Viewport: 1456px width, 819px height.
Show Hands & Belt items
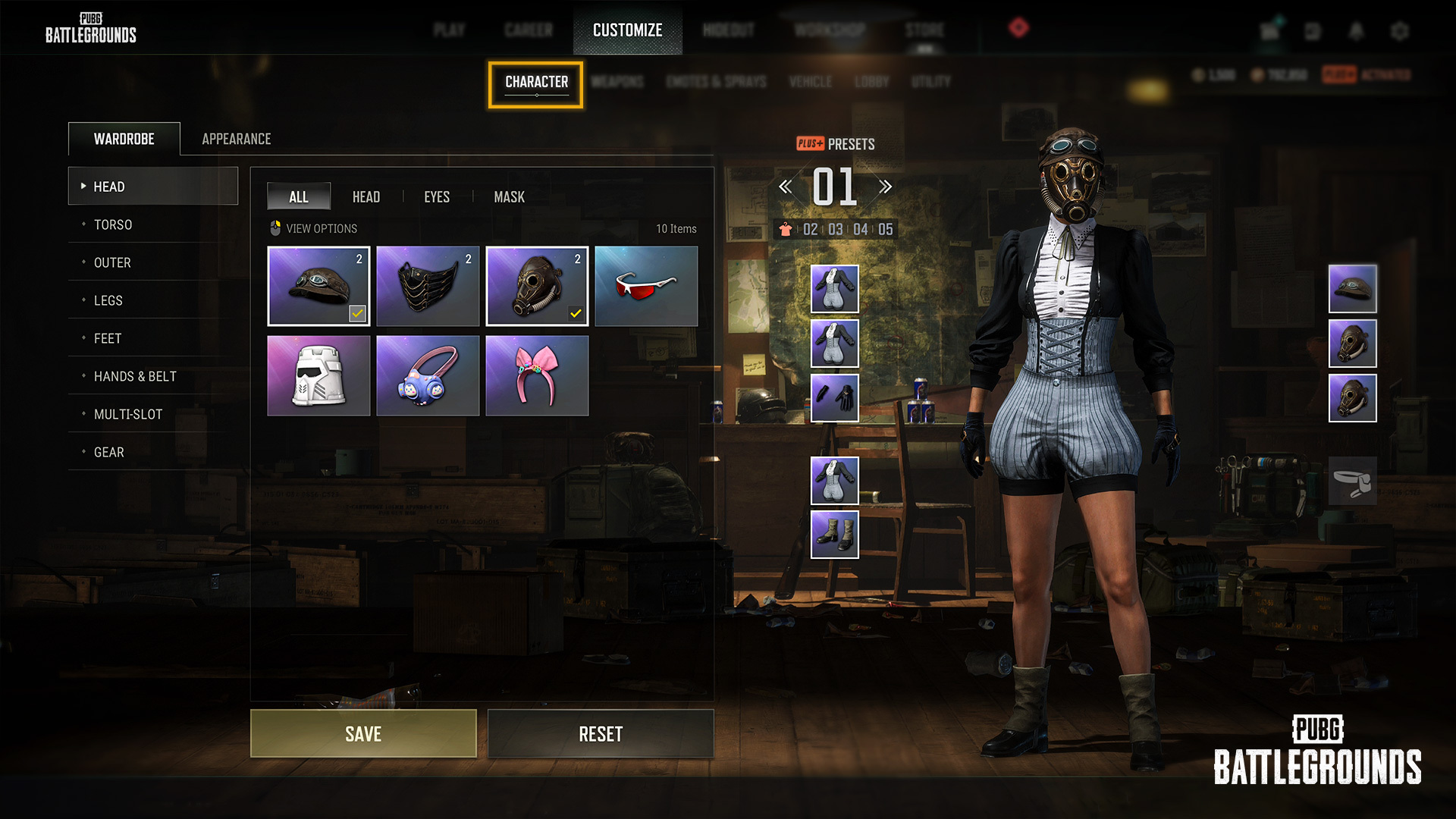click(135, 376)
